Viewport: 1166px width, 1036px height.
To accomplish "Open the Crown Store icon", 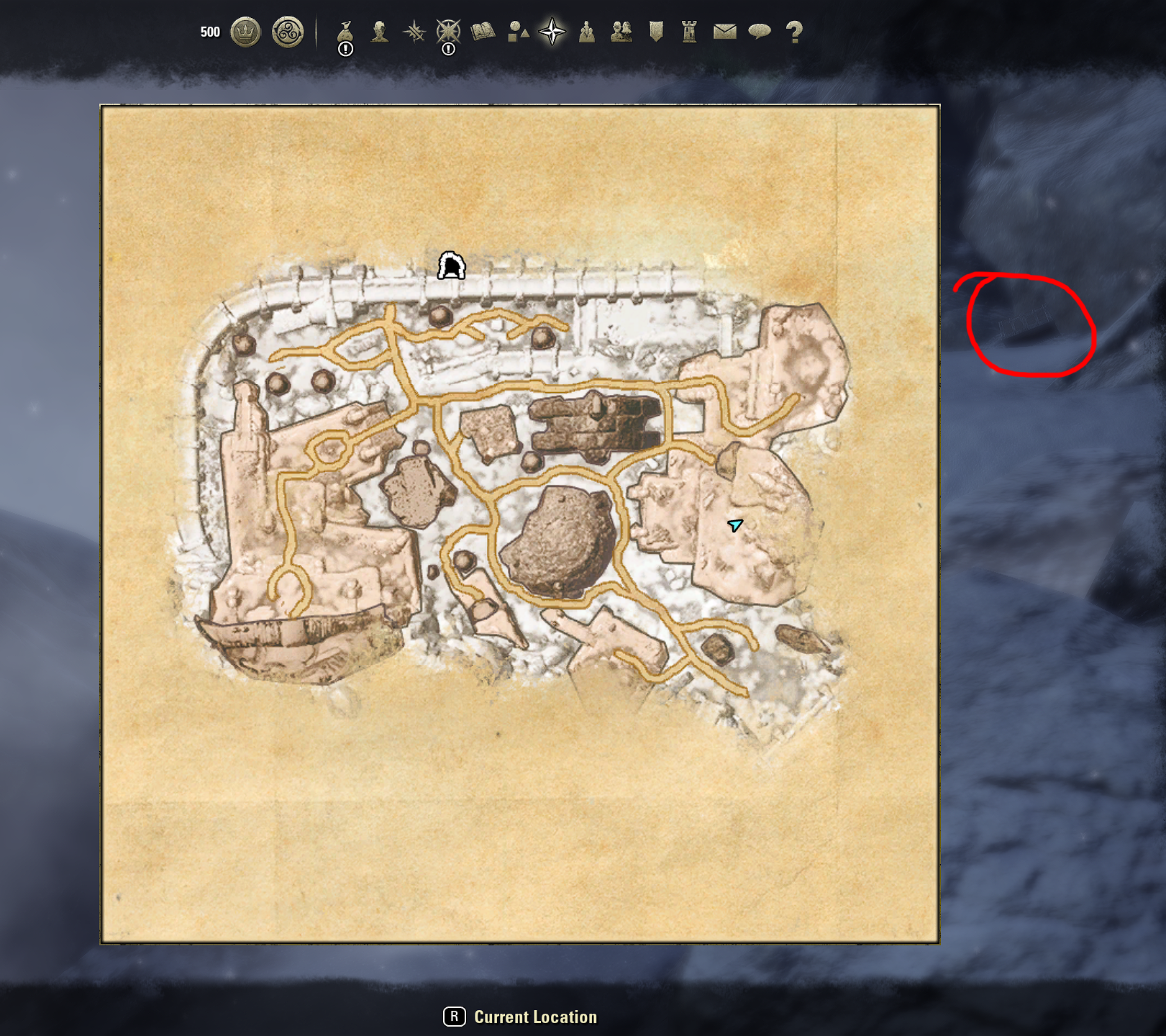I will pyautogui.click(x=245, y=29).
